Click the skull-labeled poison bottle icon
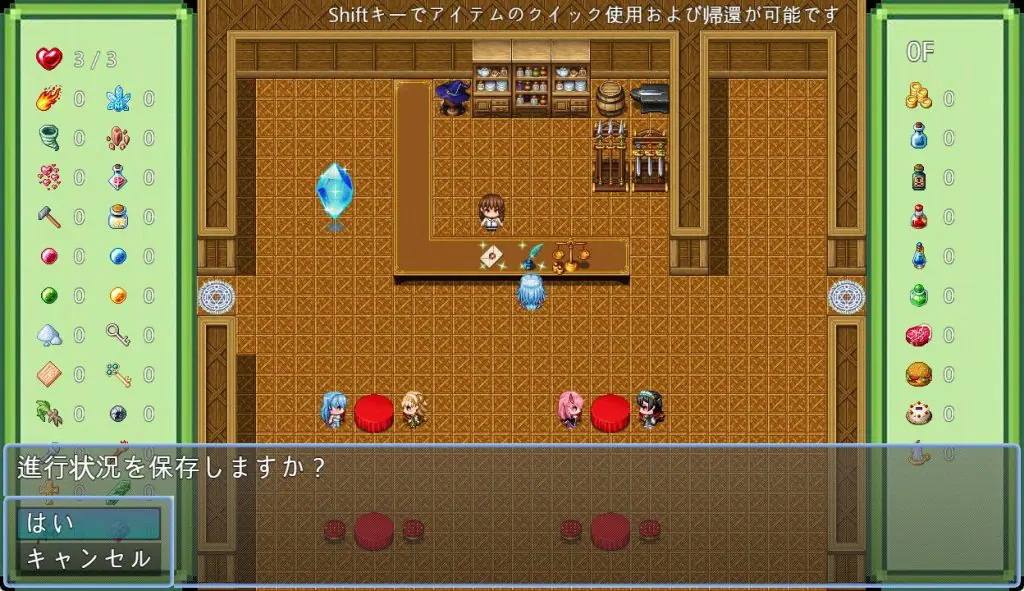This screenshot has width=1024, height=591. (918, 177)
